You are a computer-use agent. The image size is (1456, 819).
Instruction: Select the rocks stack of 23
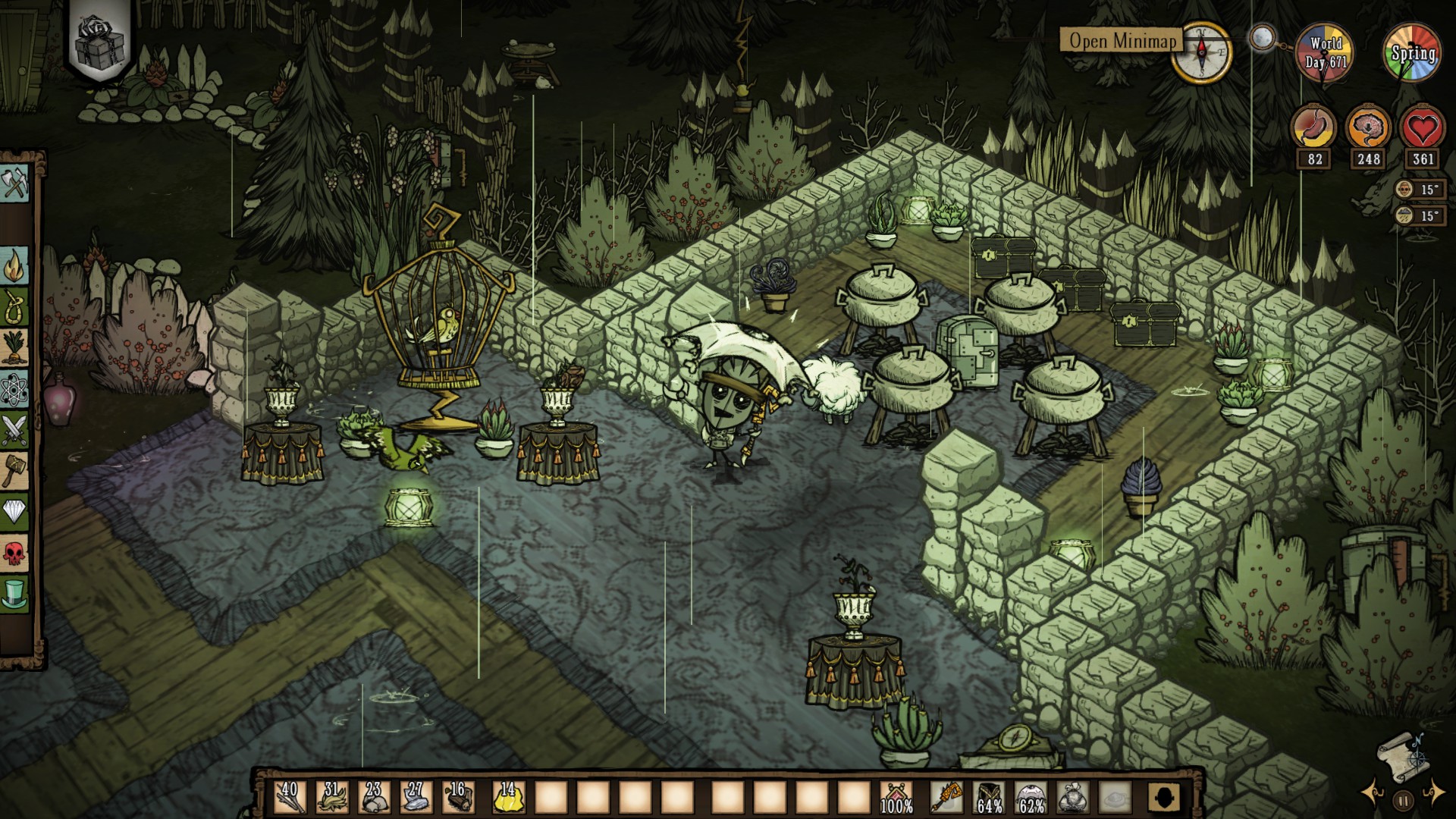(x=374, y=797)
